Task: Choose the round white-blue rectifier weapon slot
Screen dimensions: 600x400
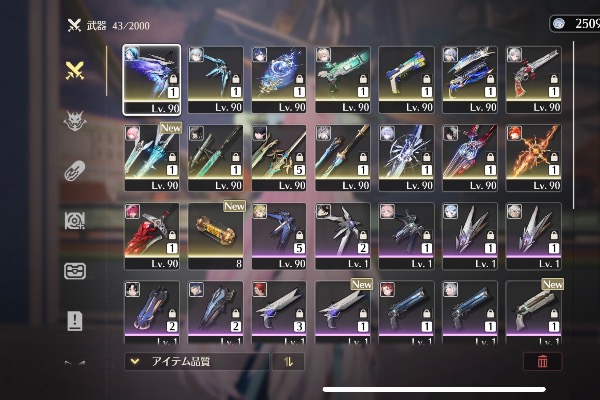Action: tap(406, 156)
